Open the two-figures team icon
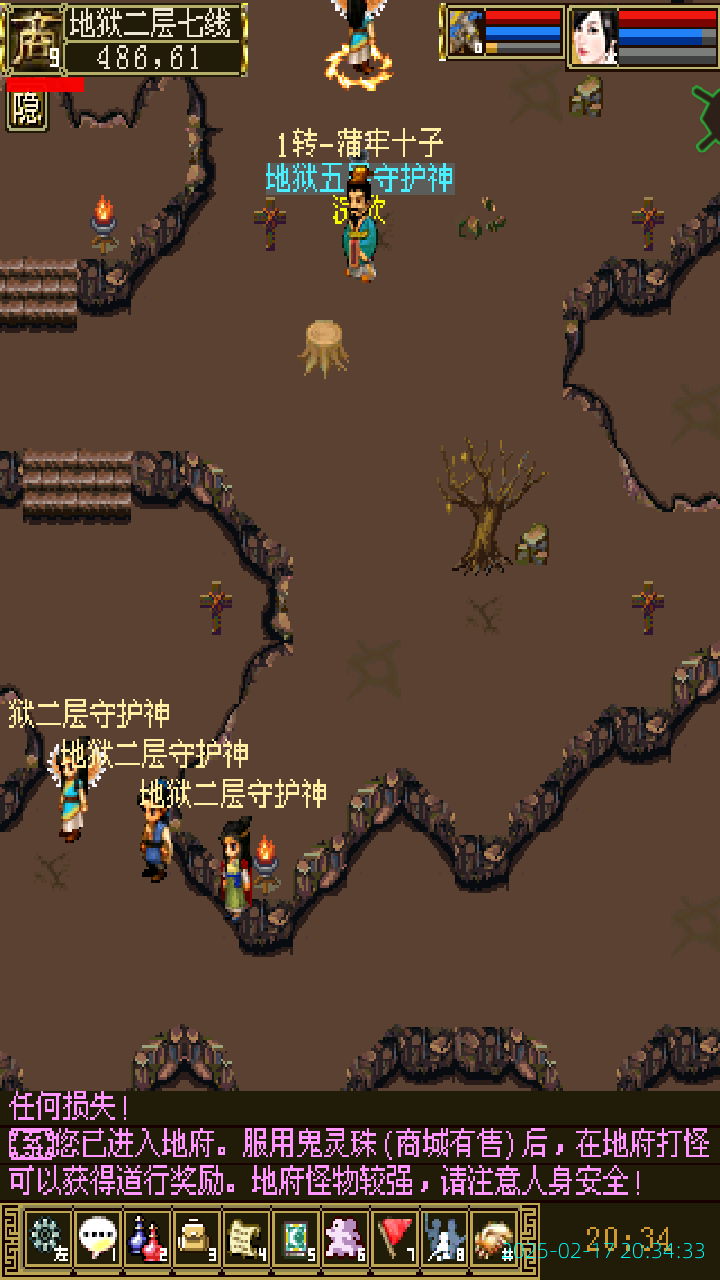This screenshot has width=720, height=1280. (445, 1238)
